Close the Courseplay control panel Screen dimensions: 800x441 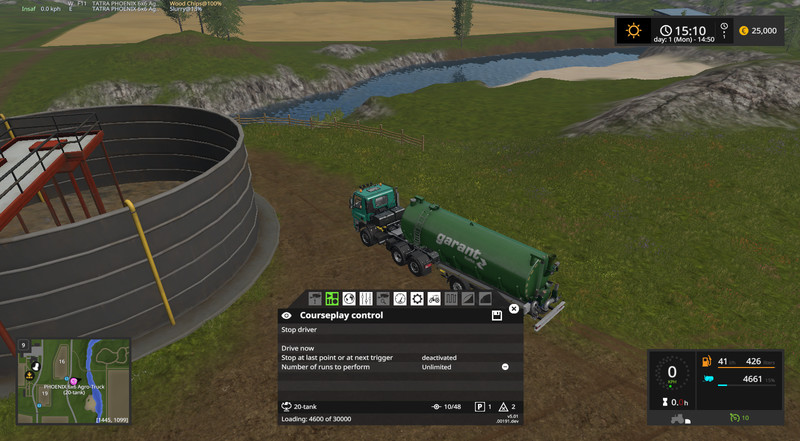514,309
